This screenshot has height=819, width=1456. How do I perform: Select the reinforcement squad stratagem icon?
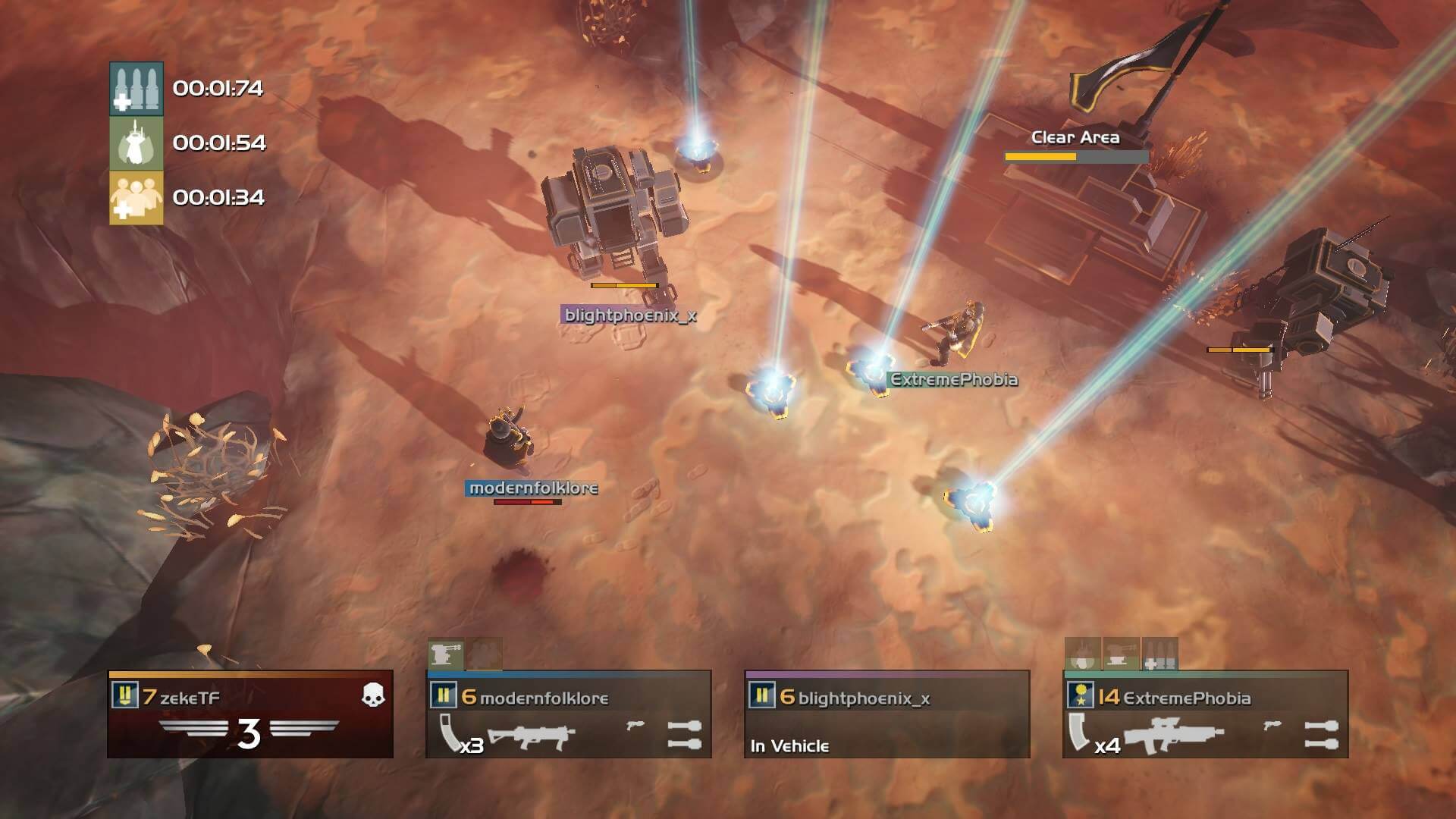click(137, 199)
